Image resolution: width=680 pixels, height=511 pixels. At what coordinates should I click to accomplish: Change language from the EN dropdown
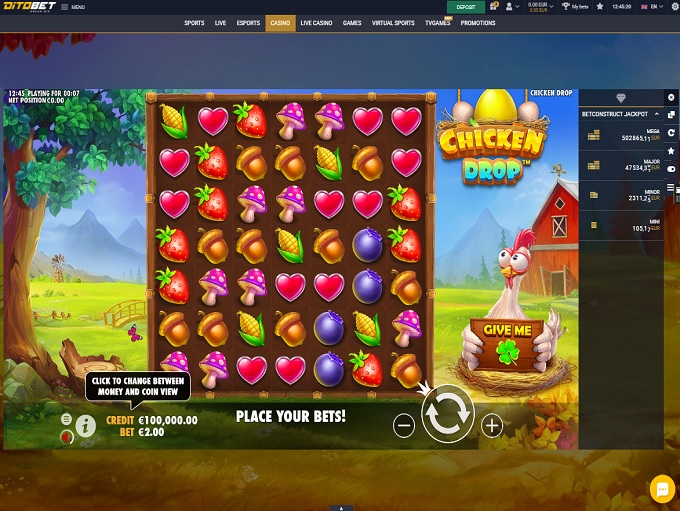click(652, 6)
